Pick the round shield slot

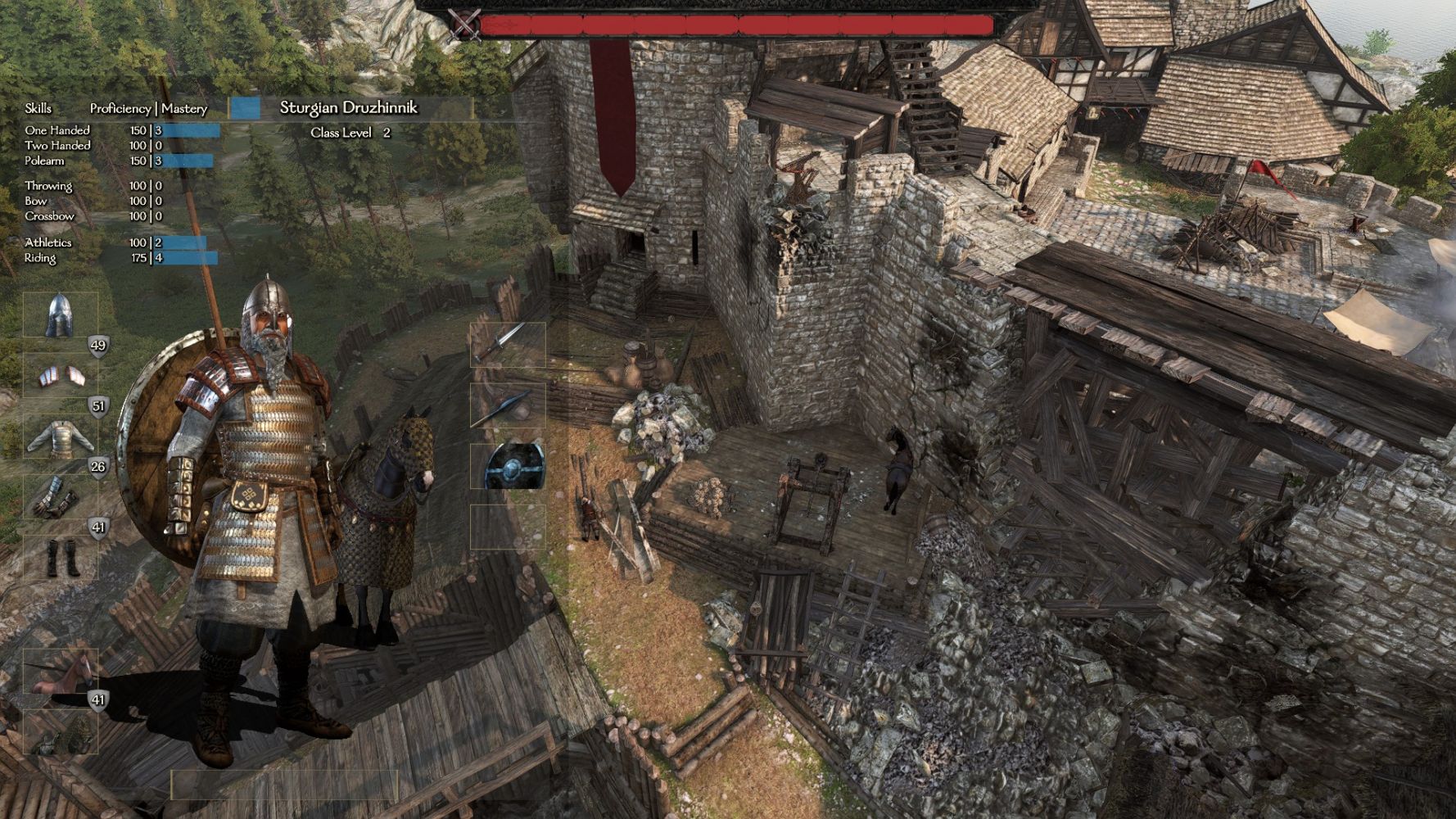coord(508,466)
